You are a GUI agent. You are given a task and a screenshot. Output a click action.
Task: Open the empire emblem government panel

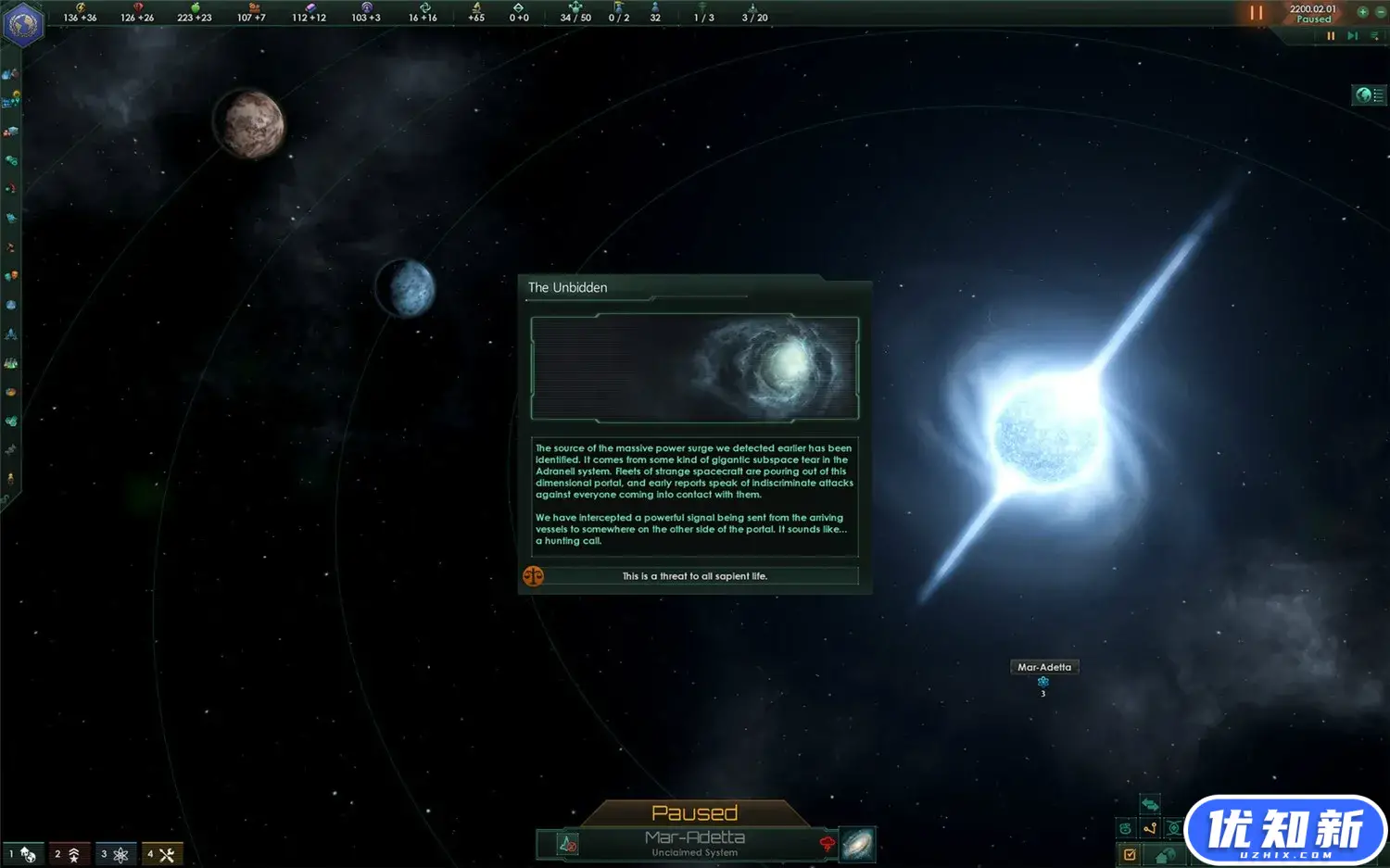(x=22, y=24)
